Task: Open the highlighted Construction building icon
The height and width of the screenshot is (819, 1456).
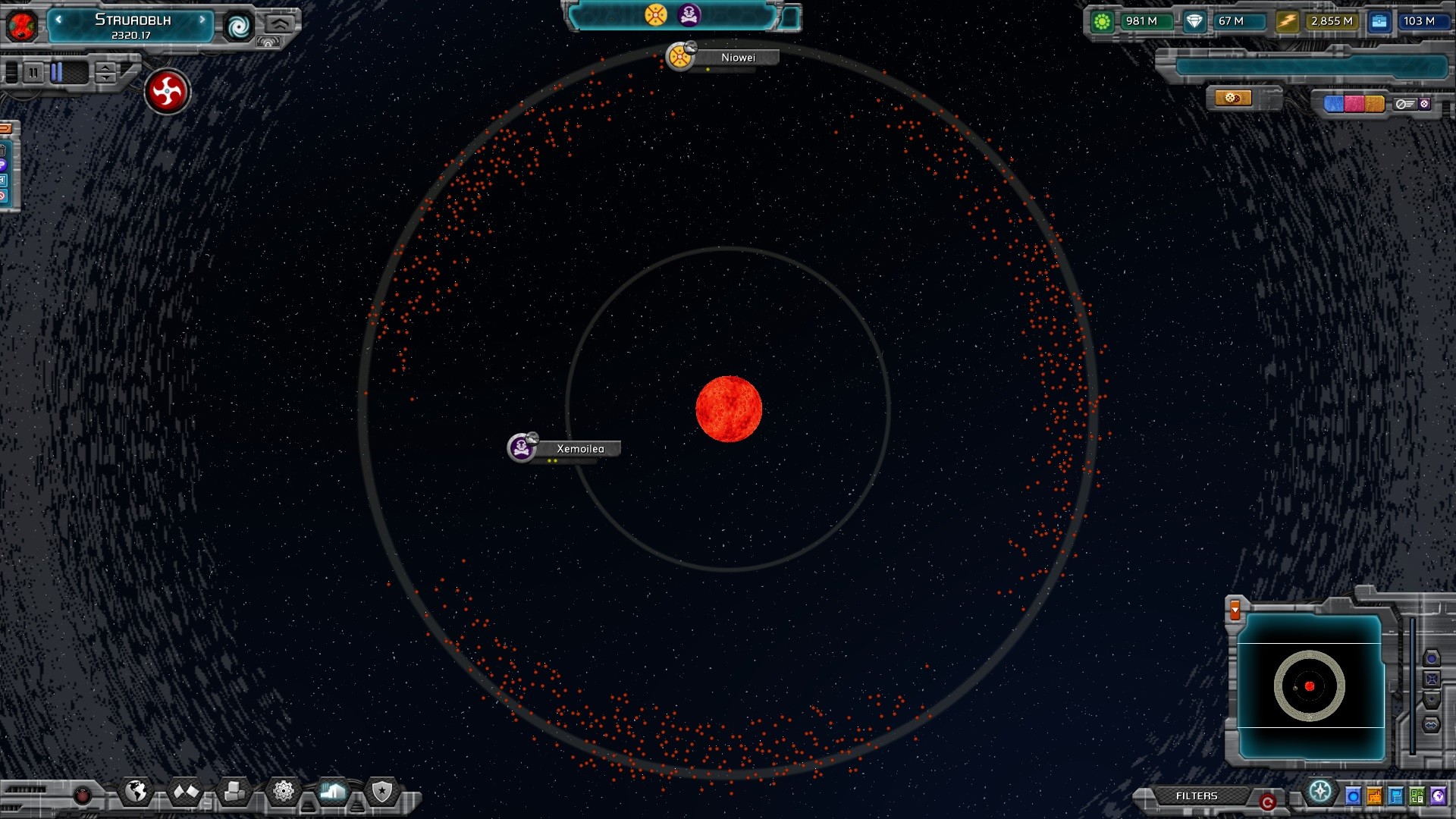Action: coord(332,791)
